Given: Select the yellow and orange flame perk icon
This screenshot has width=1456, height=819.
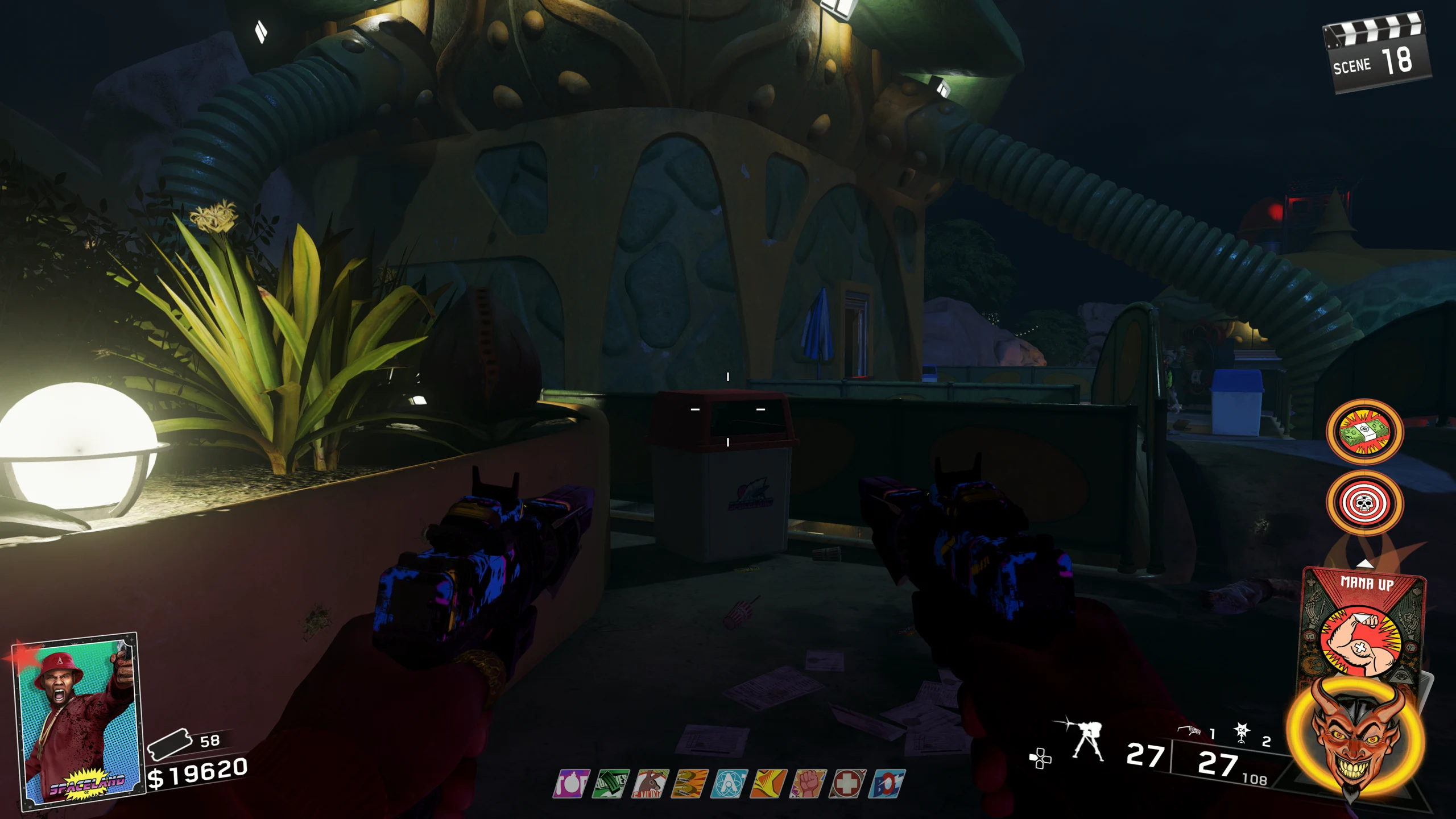Looking at the screenshot, I should (769, 784).
